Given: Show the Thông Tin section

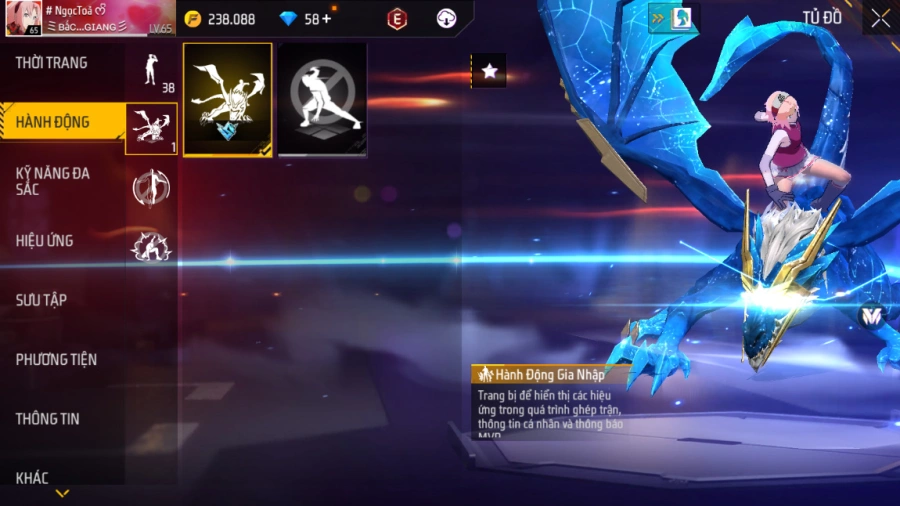Looking at the screenshot, I should pos(47,419).
